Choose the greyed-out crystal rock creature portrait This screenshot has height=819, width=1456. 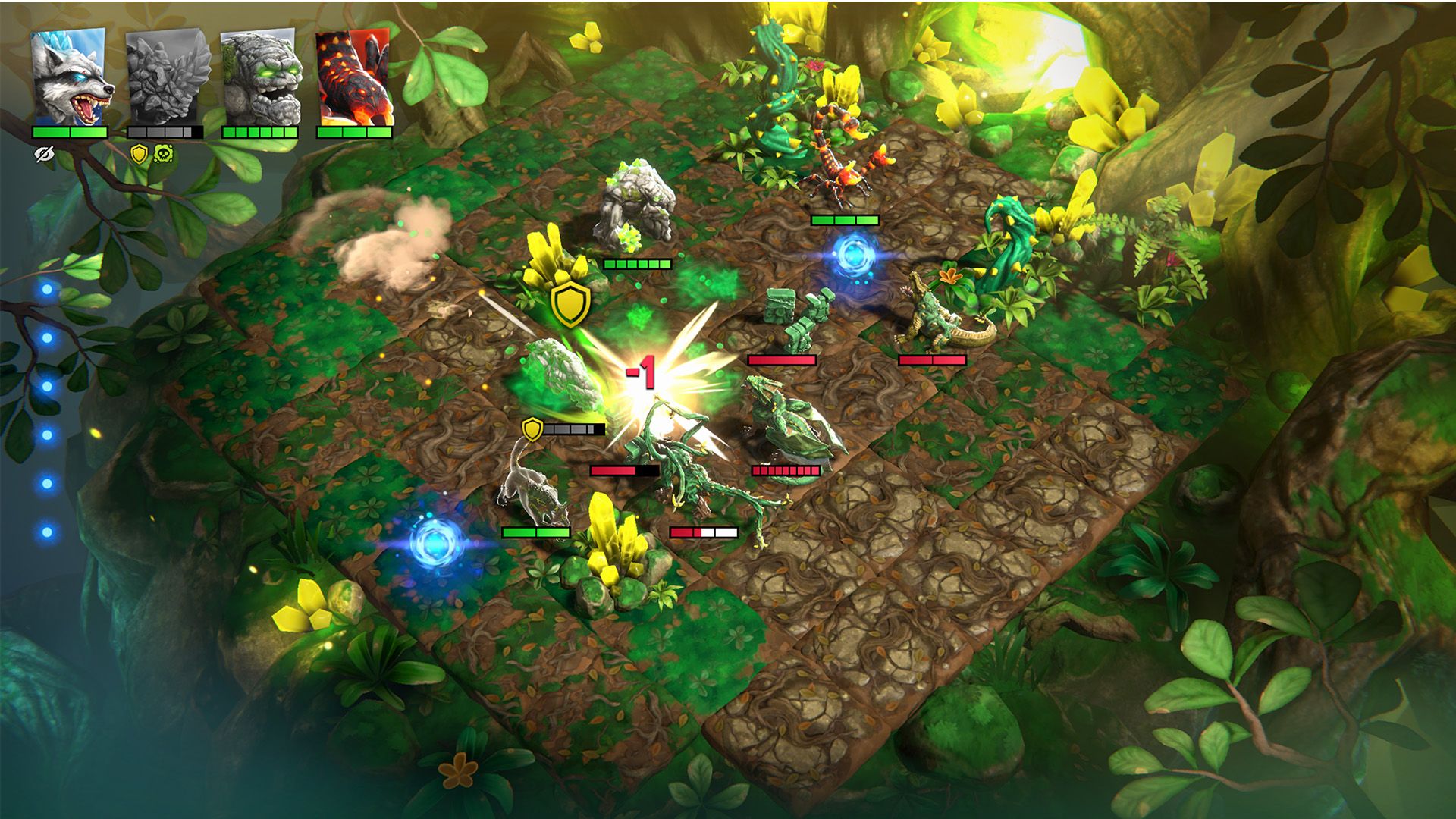(166, 77)
